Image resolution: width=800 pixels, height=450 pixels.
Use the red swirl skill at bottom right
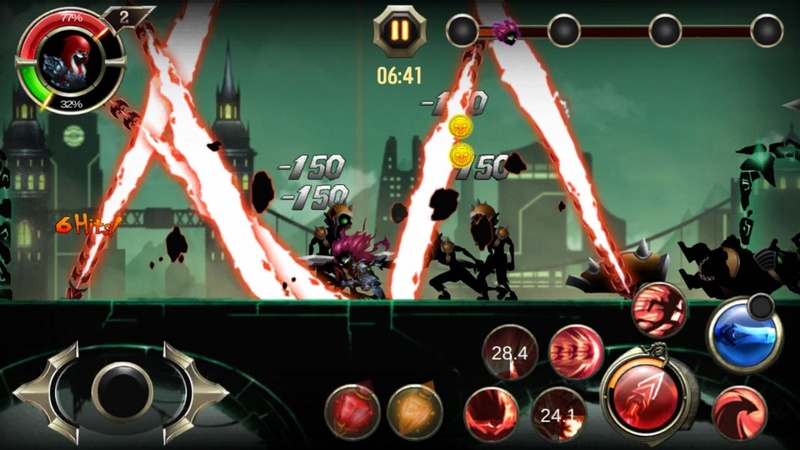tap(739, 413)
